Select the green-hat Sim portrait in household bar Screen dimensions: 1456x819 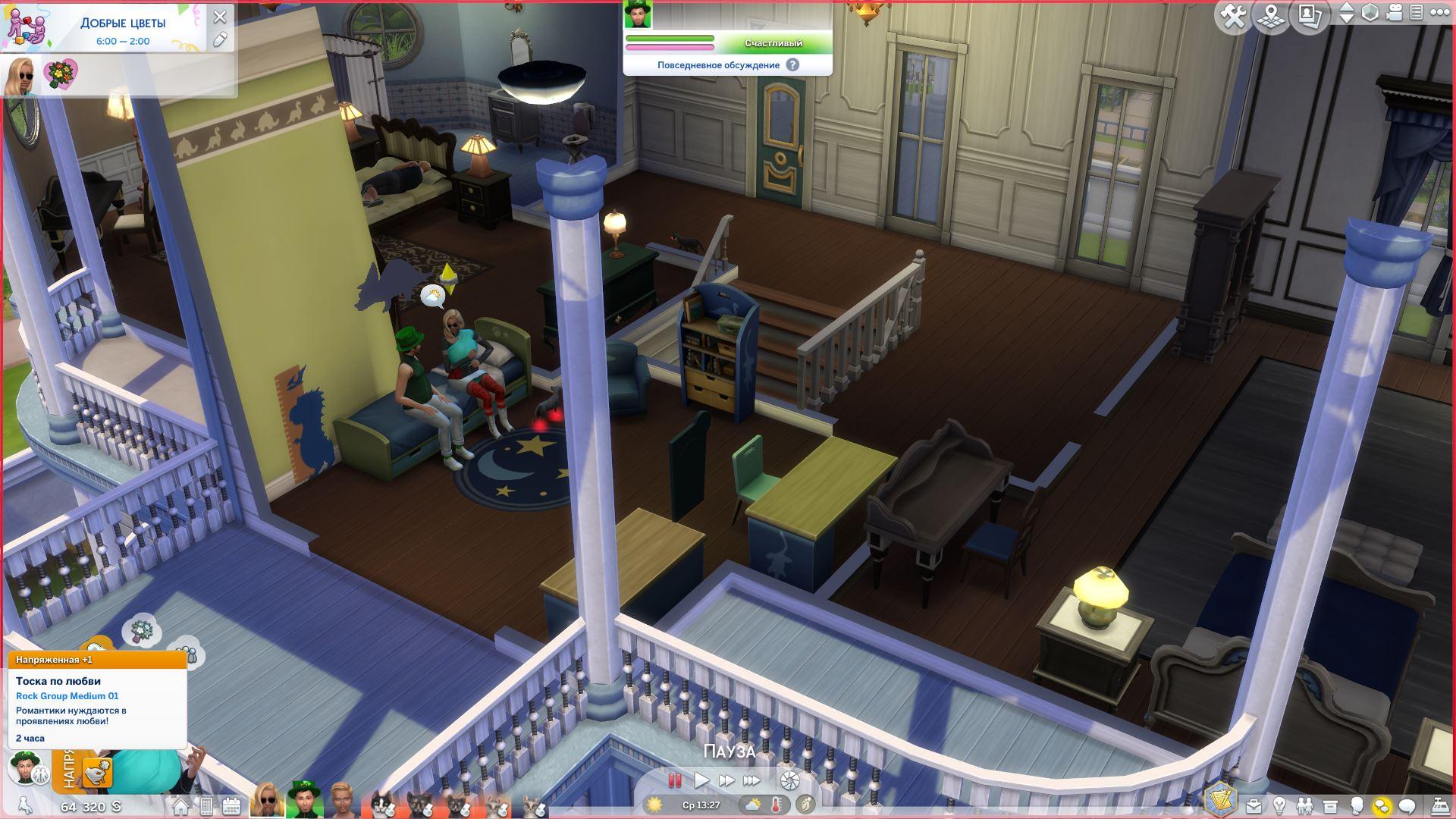tap(304, 800)
